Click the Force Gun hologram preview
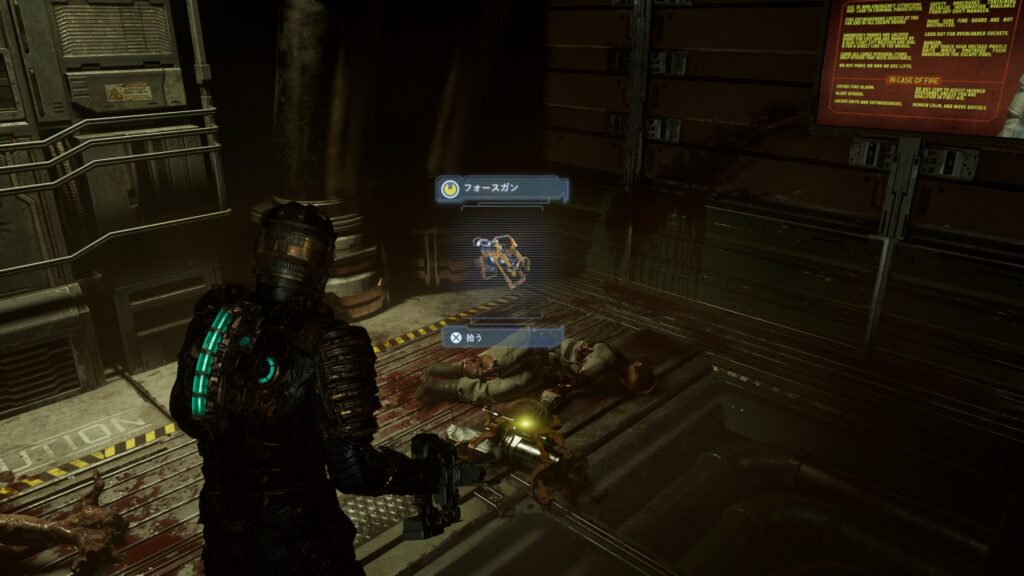The image size is (1024, 576). [x=501, y=258]
